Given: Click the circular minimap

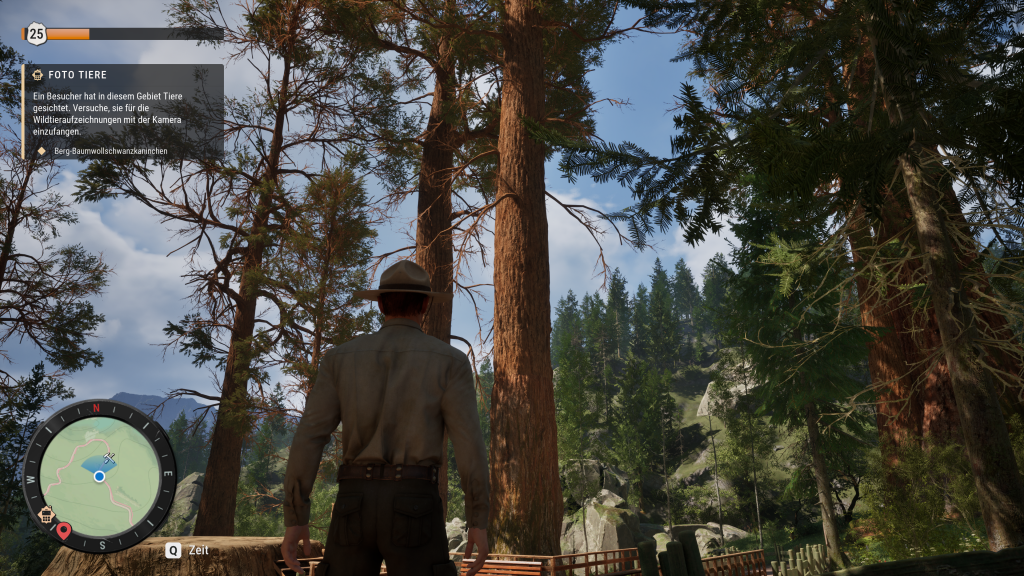Looking at the screenshot, I should (99, 476).
